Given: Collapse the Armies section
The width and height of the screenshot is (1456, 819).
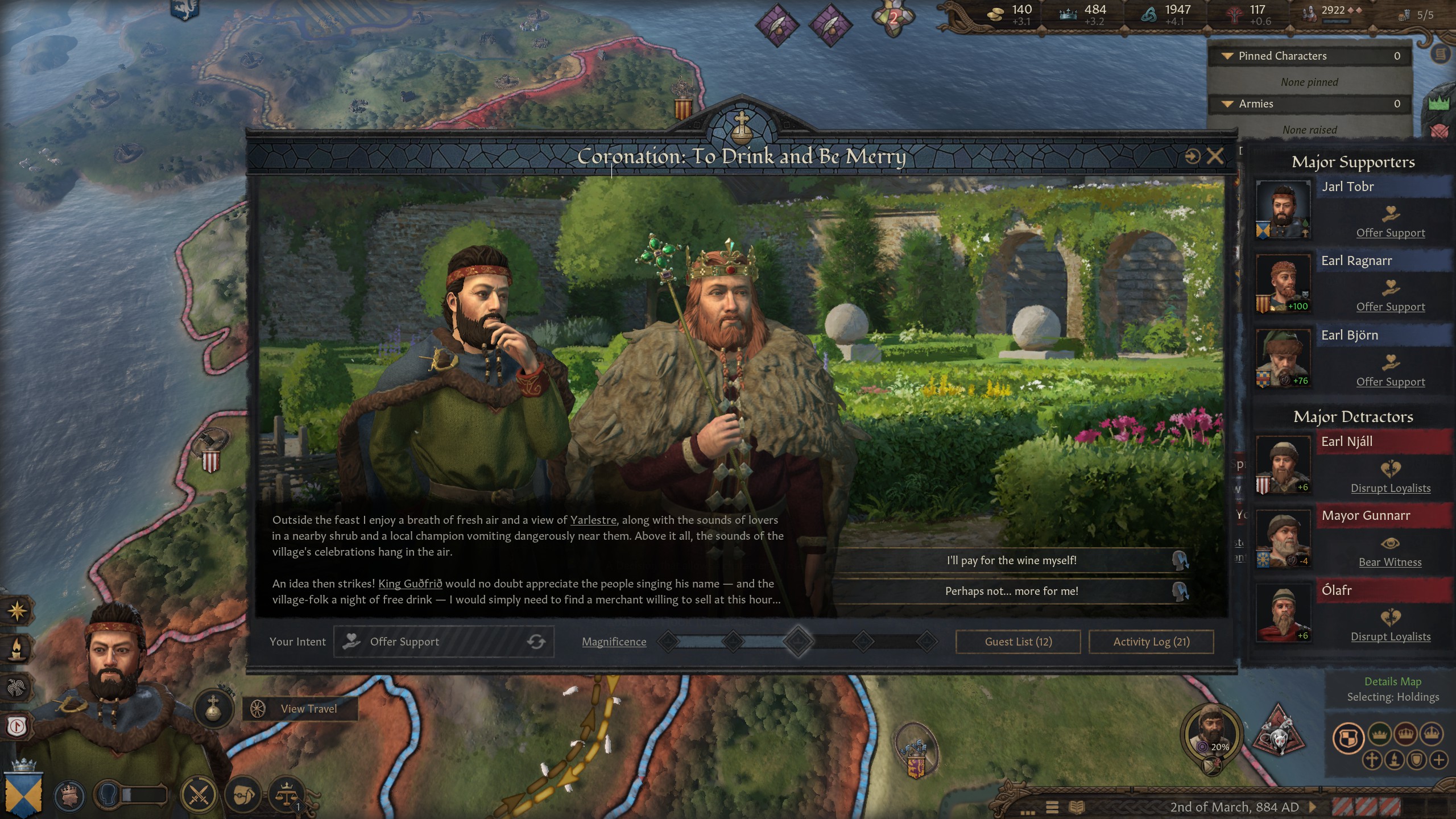Looking at the screenshot, I should coord(1228,104).
